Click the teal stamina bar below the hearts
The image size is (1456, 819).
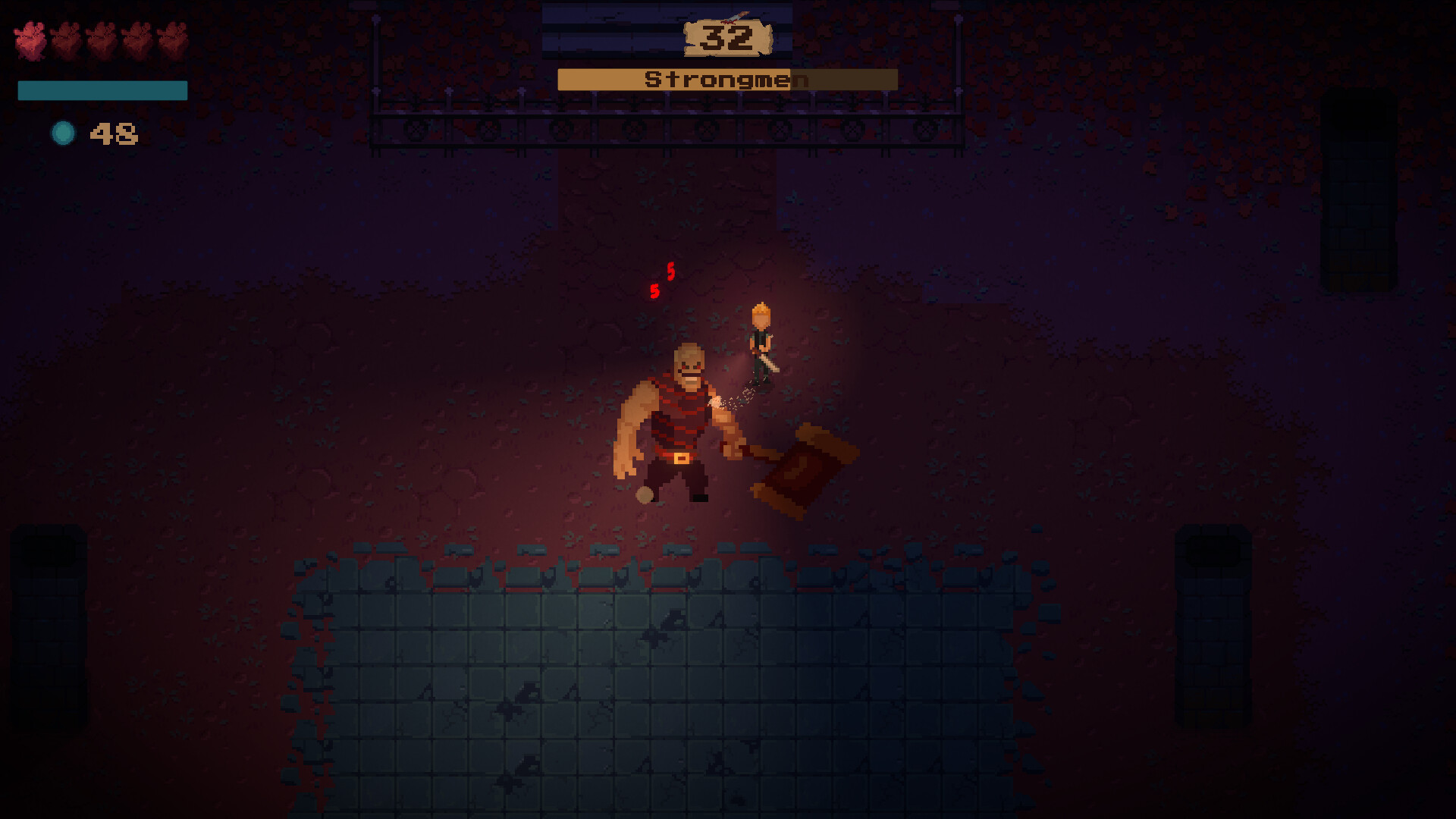(102, 90)
